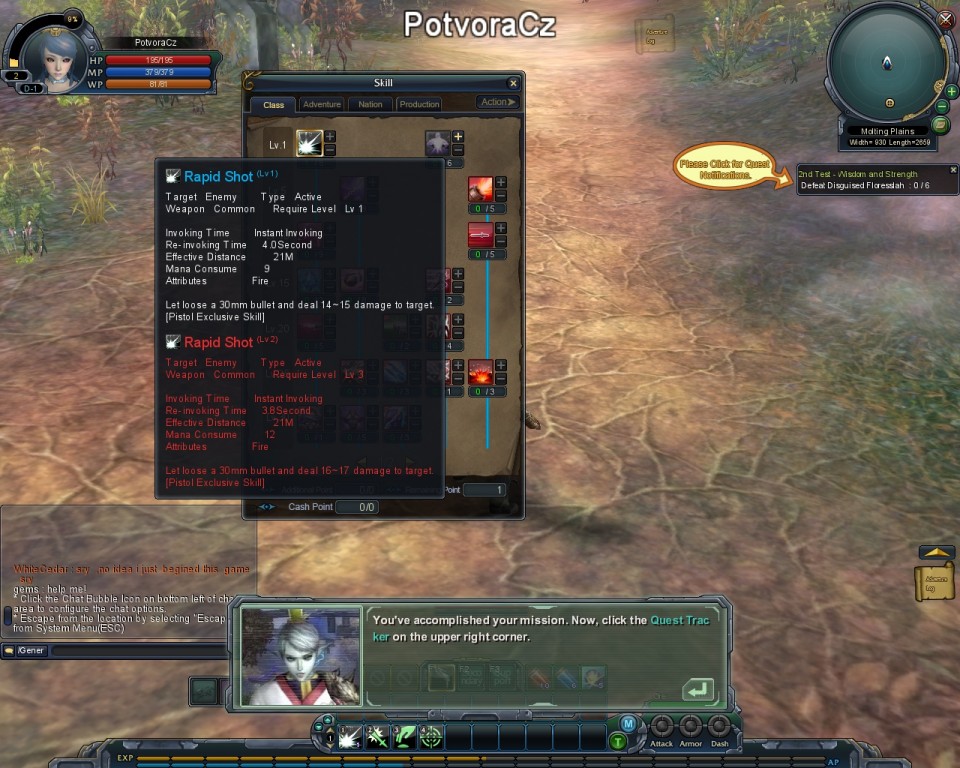
Task: Use the crosshair target skill in hotbar slot 4
Action: tap(431, 738)
